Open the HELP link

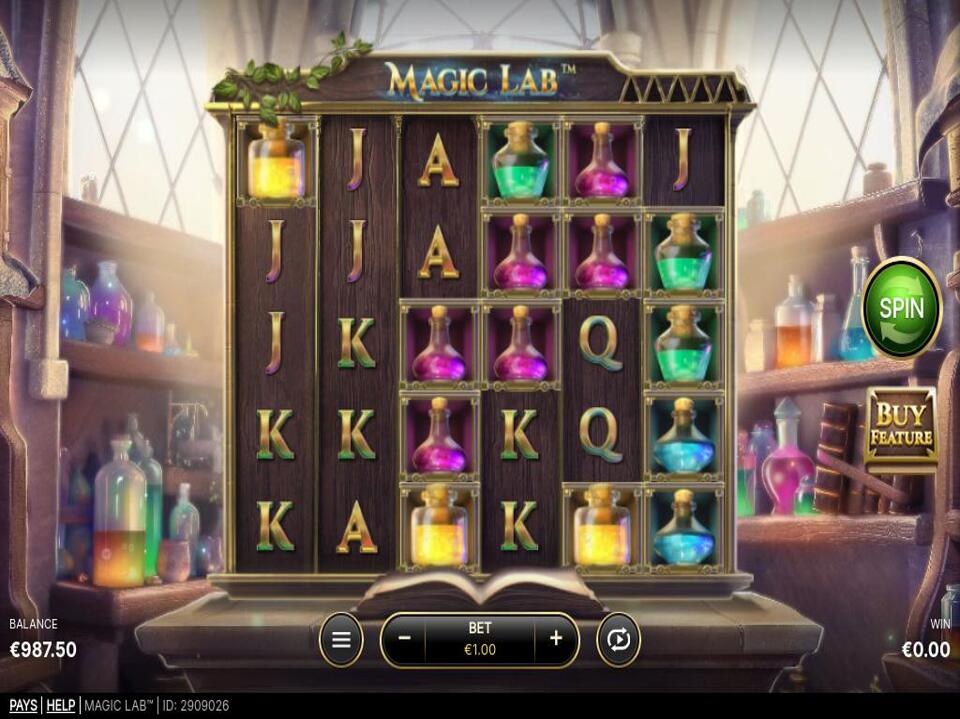(x=61, y=706)
